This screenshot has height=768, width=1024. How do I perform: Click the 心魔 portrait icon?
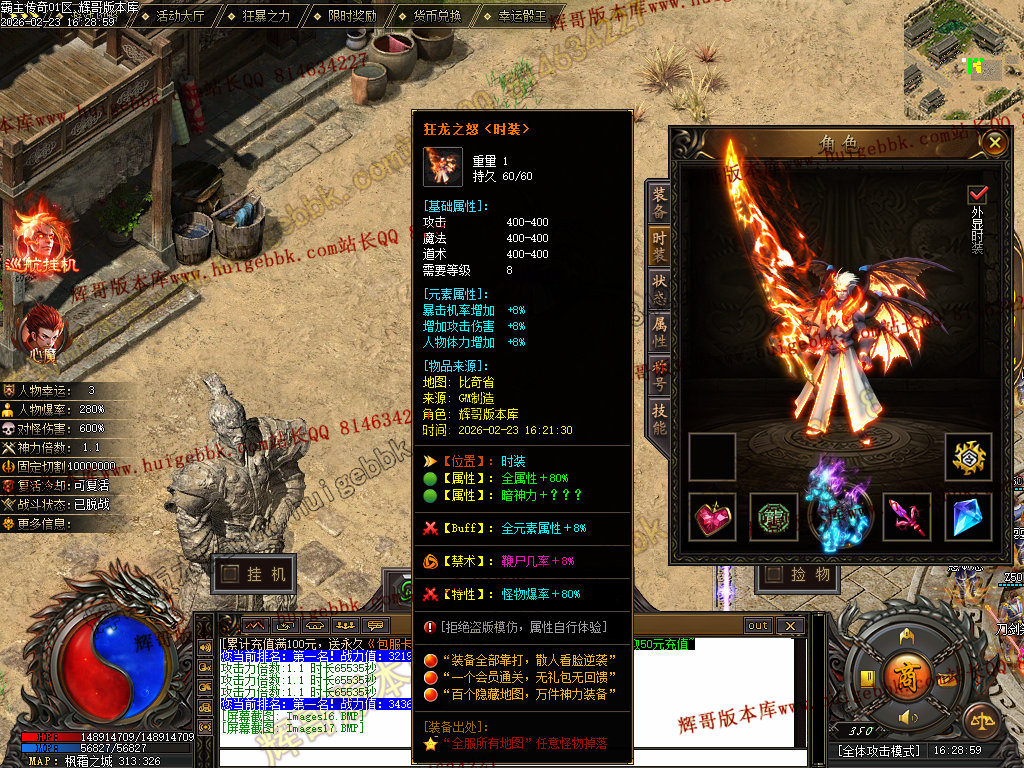click(x=42, y=330)
